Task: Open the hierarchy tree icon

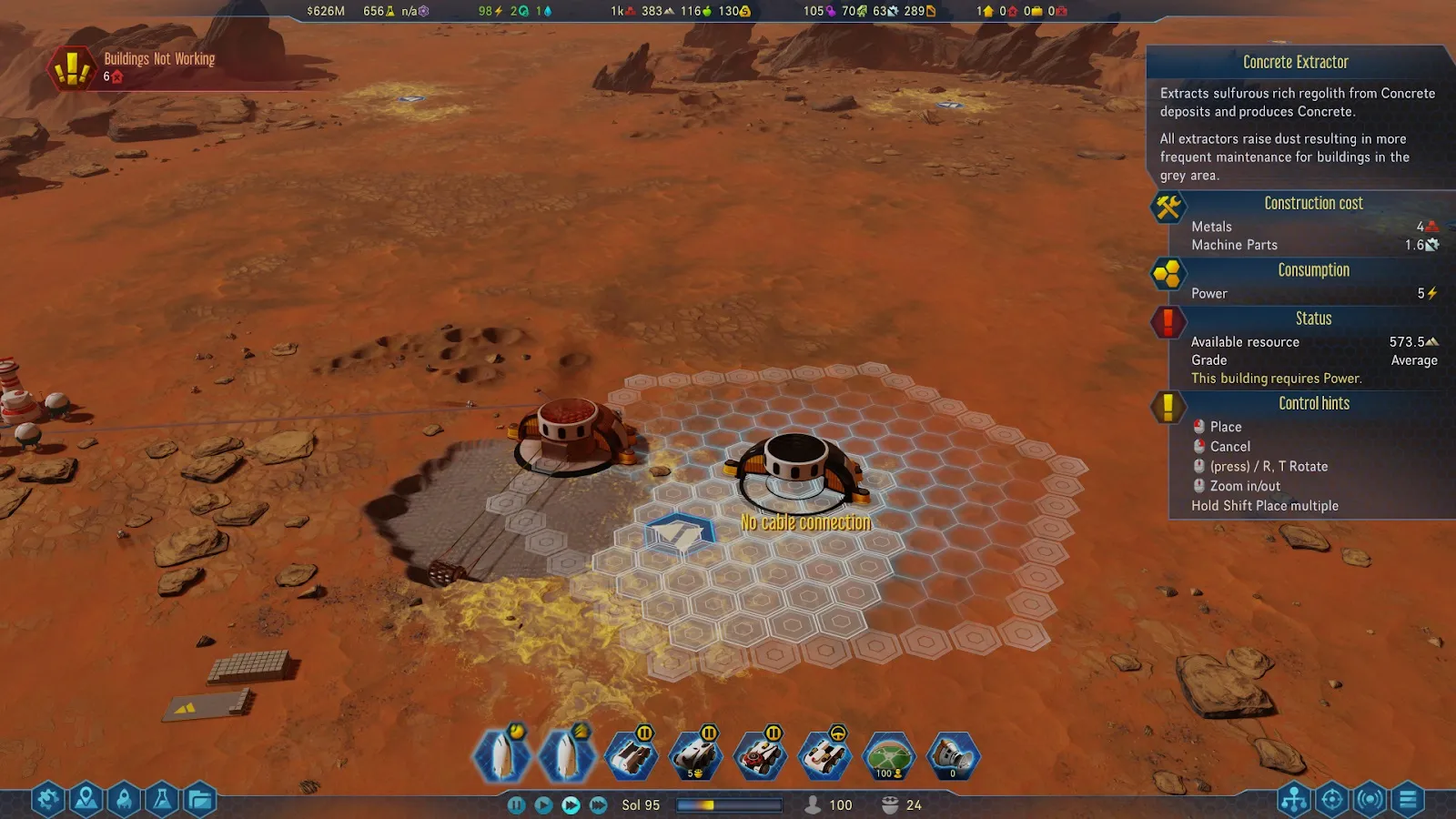Action: 1293,800
